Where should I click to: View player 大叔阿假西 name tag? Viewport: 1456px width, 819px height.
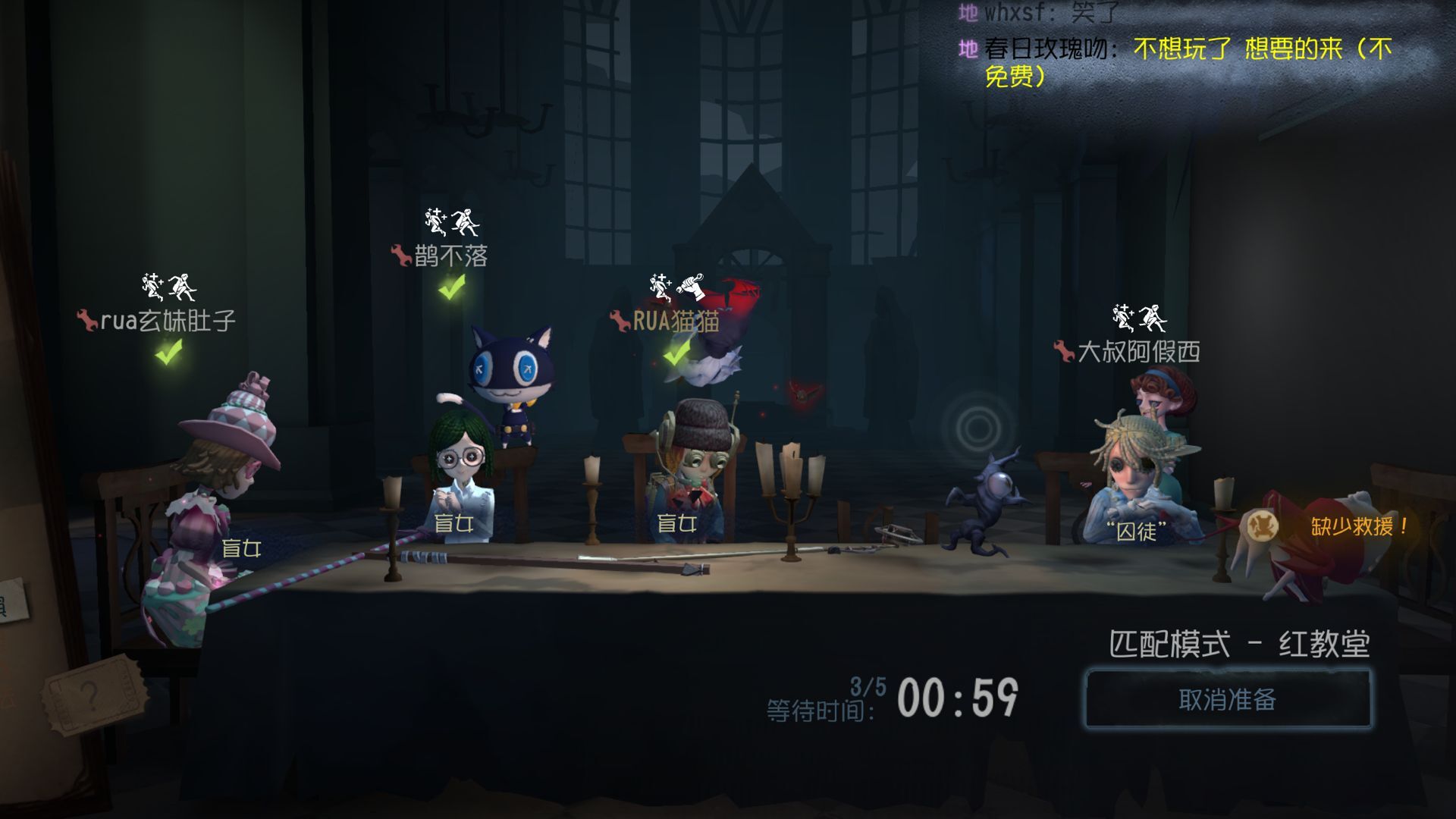pyautogui.click(x=1137, y=351)
